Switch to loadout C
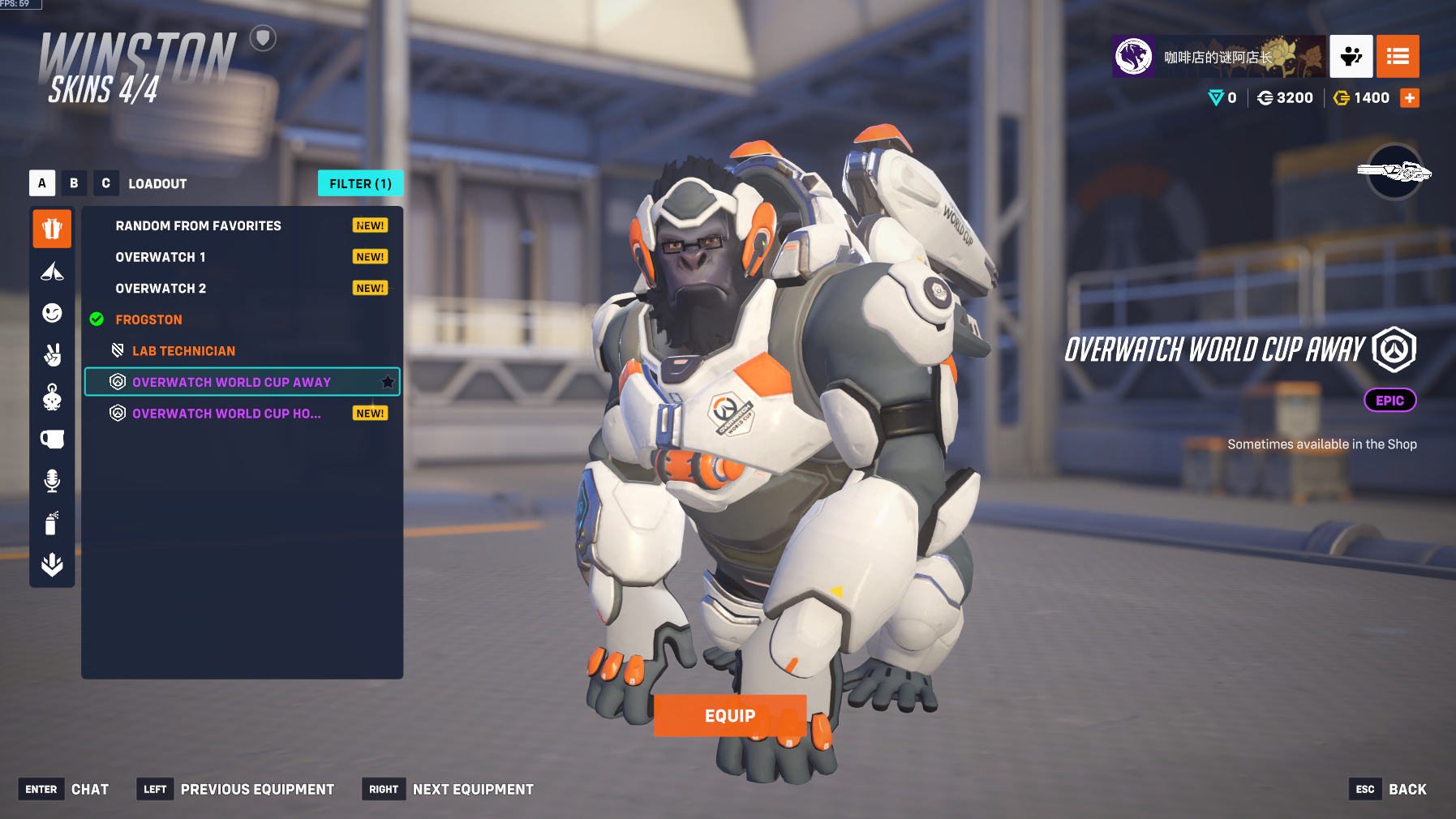Viewport: 1456px width, 819px height. (105, 183)
